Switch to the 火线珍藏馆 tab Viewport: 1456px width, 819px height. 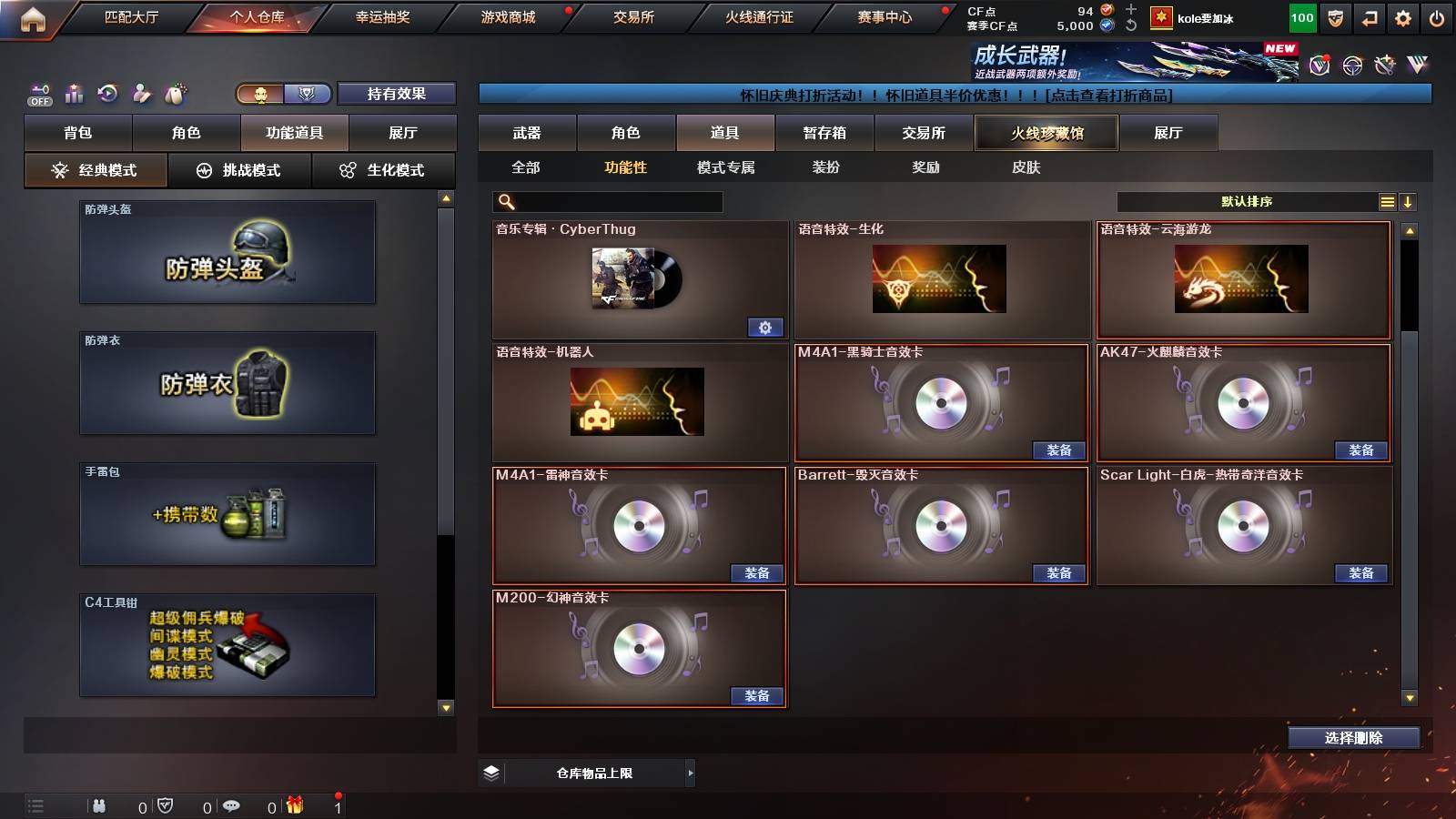pos(1046,133)
